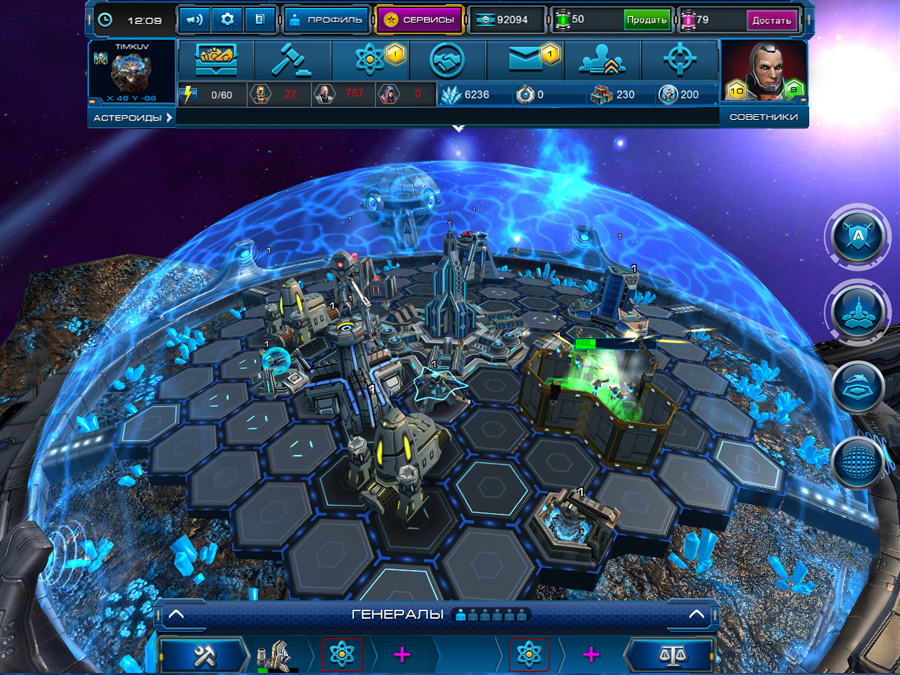Open the mail envelope inbox
900x675 pixels.
(525, 60)
